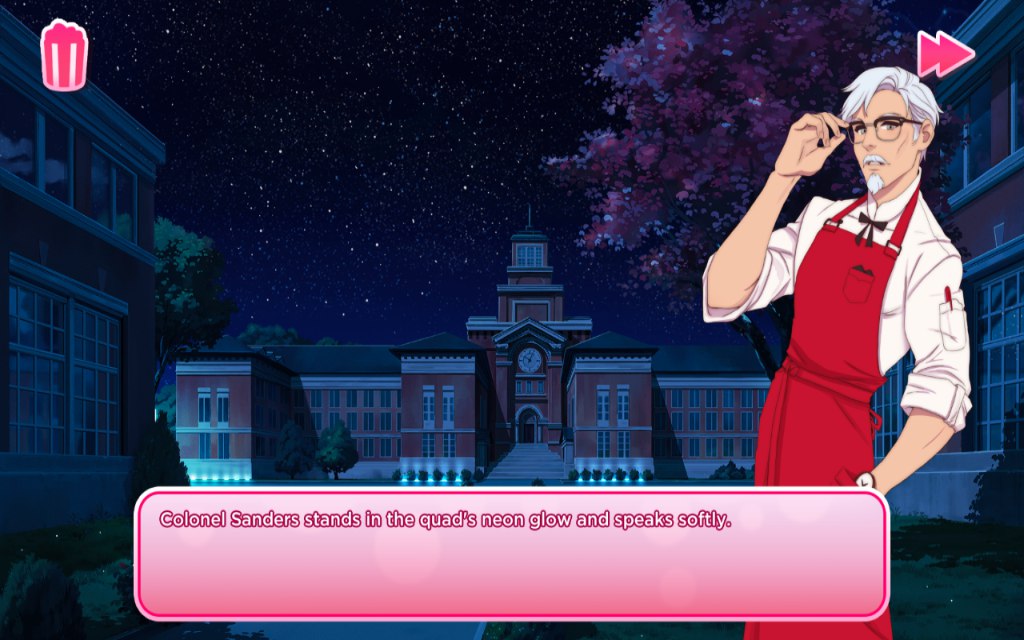
Task: Open the pink bucket menu icon
Action: pyautogui.click(x=64, y=55)
